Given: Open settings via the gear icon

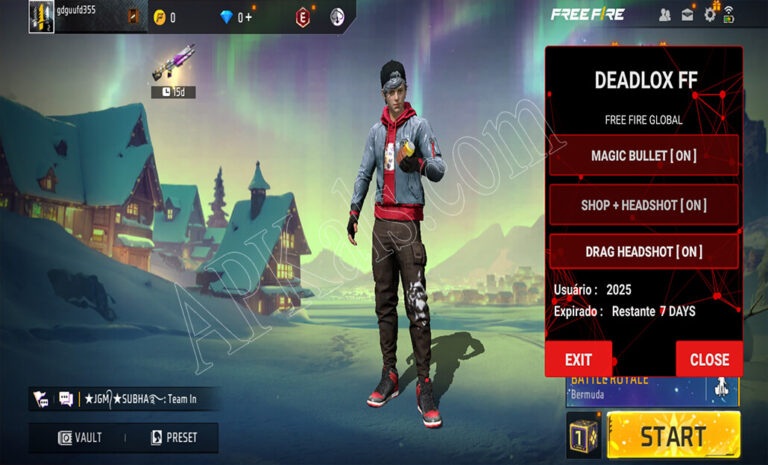Looking at the screenshot, I should 710,14.
